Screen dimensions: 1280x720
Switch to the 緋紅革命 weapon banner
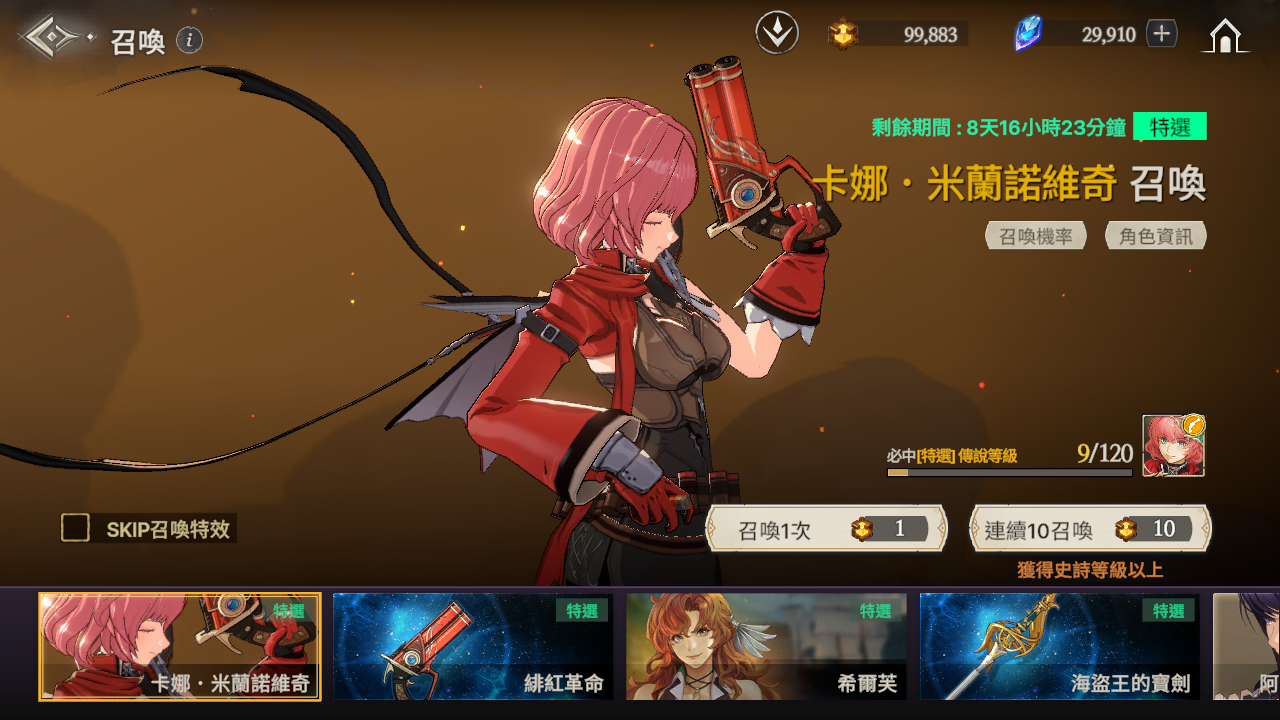[x=473, y=646]
